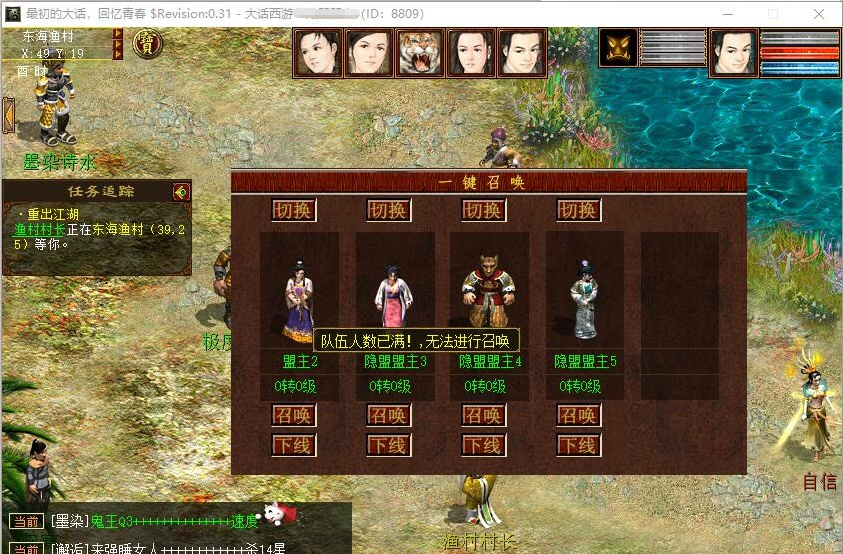
Task: Select the 当前 chat channel tag
Action: tap(24, 521)
